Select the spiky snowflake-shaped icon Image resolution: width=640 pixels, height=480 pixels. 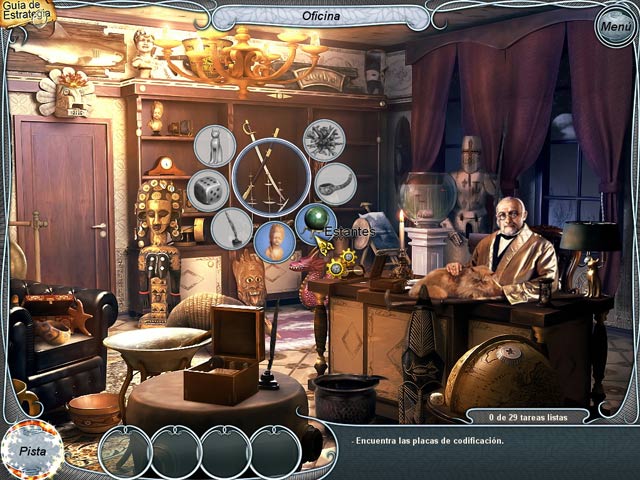click(324, 140)
